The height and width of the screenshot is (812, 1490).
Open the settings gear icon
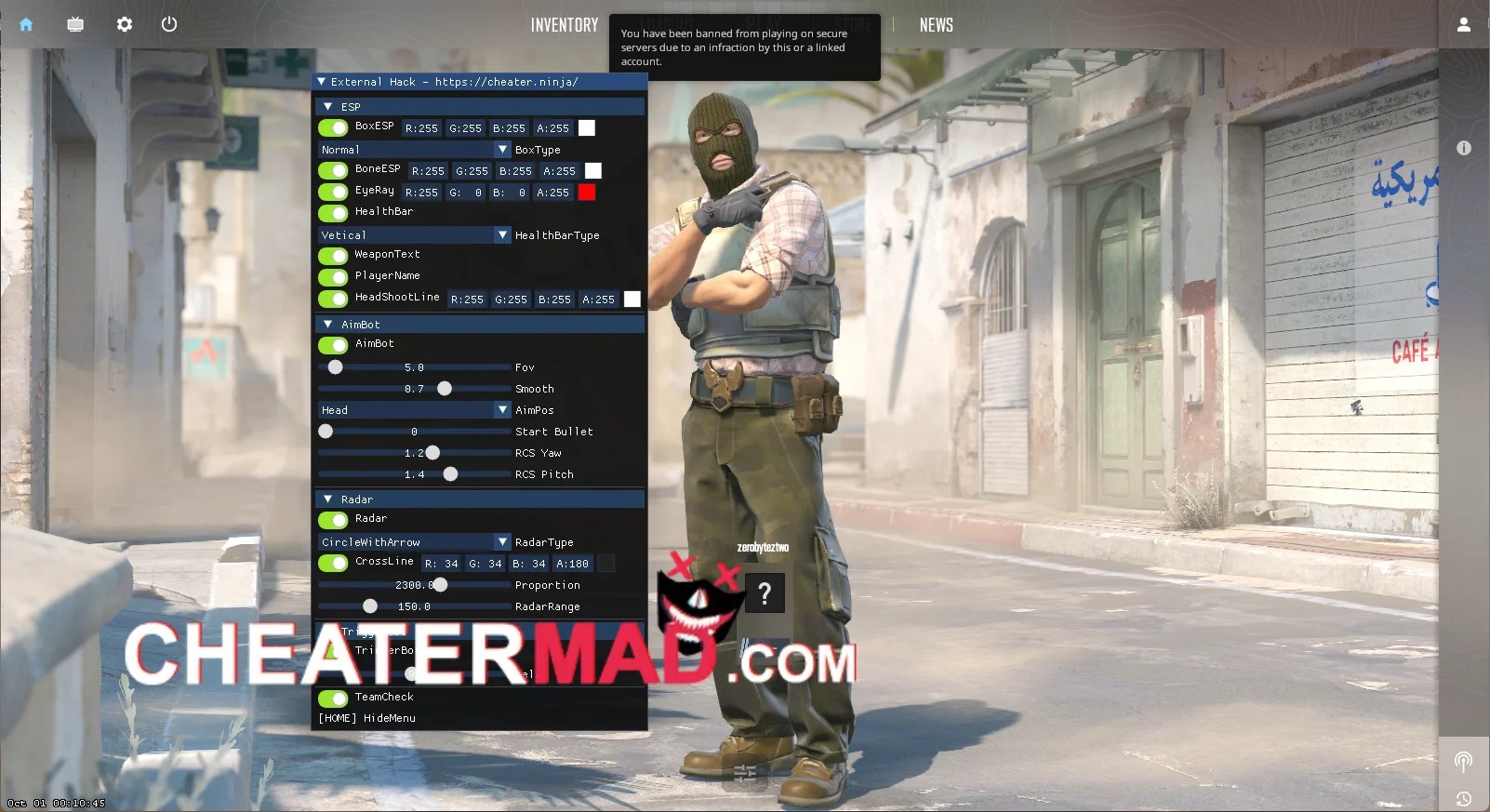(x=124, y=24)
